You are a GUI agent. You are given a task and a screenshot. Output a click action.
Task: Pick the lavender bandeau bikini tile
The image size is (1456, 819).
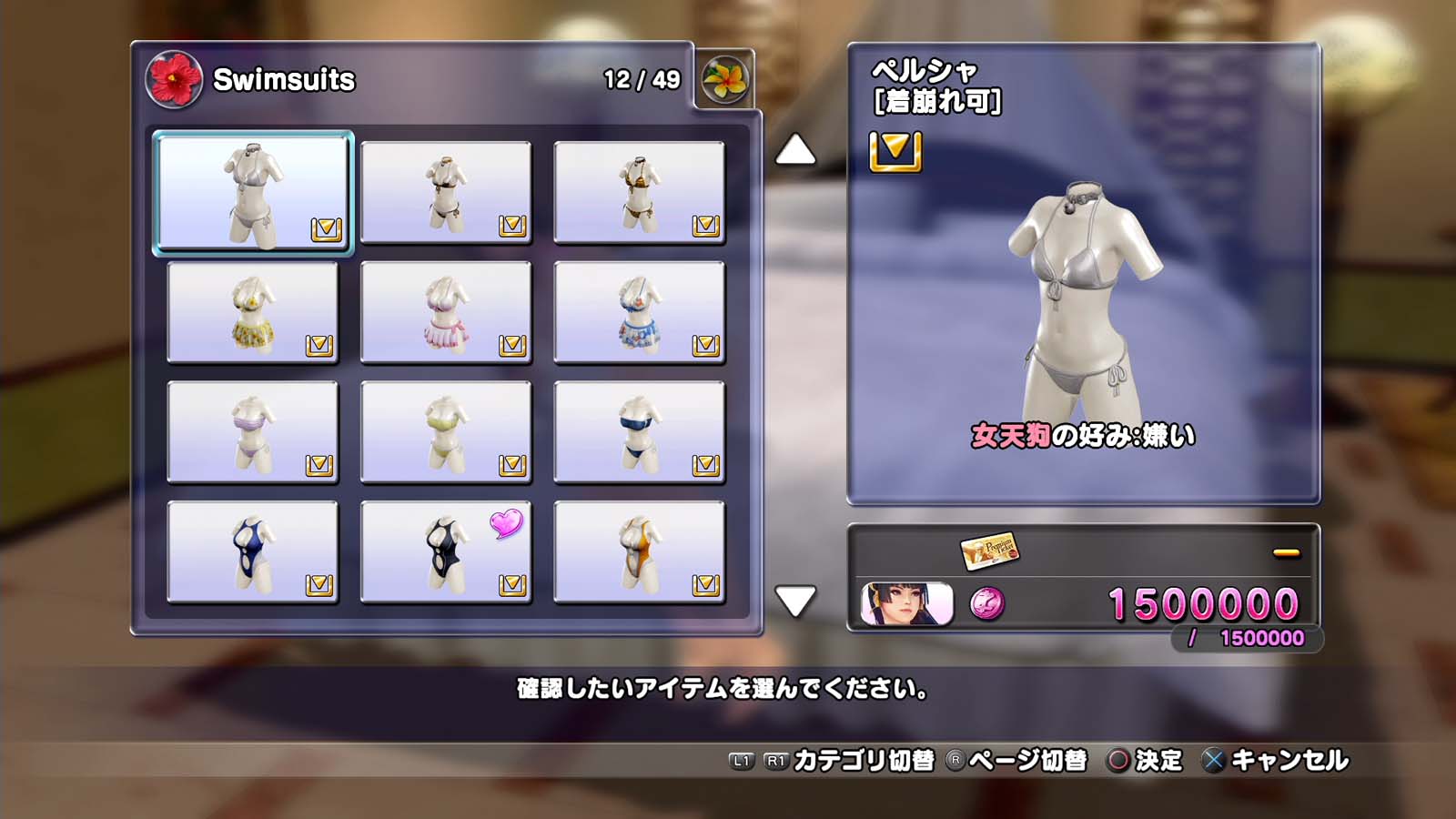tap(253, 432)
